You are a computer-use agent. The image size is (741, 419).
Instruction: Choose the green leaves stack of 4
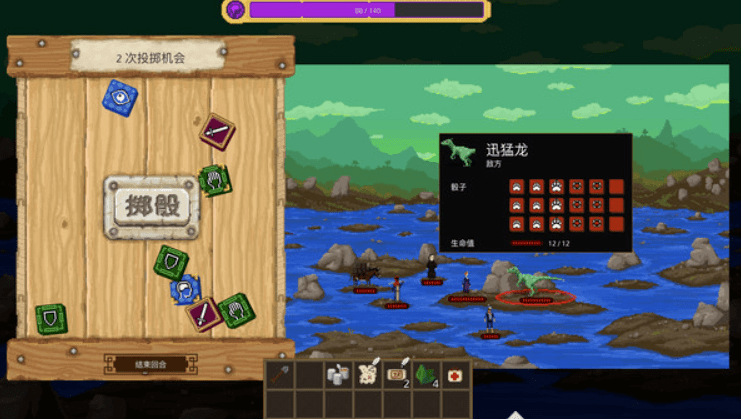point(426,374)
